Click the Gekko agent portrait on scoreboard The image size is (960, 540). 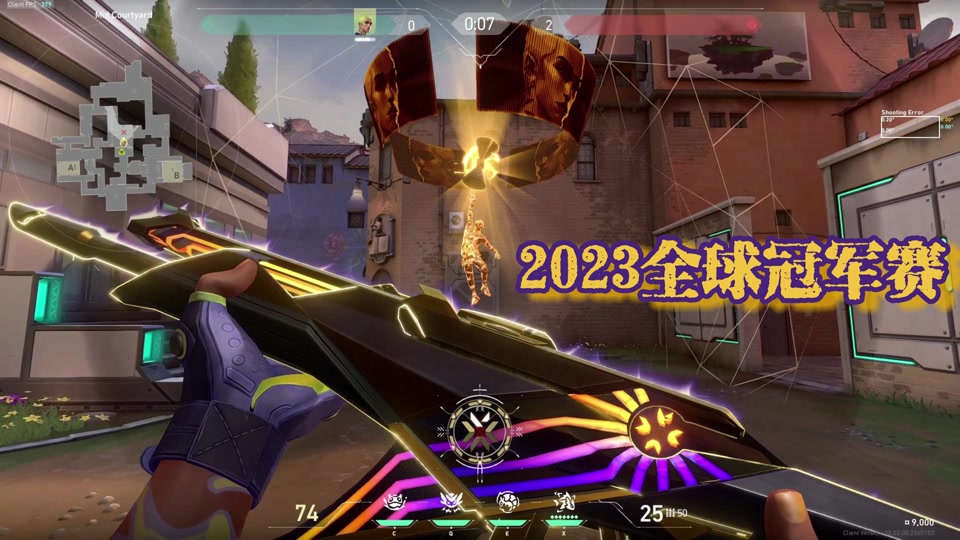click(x=364, y=22)
